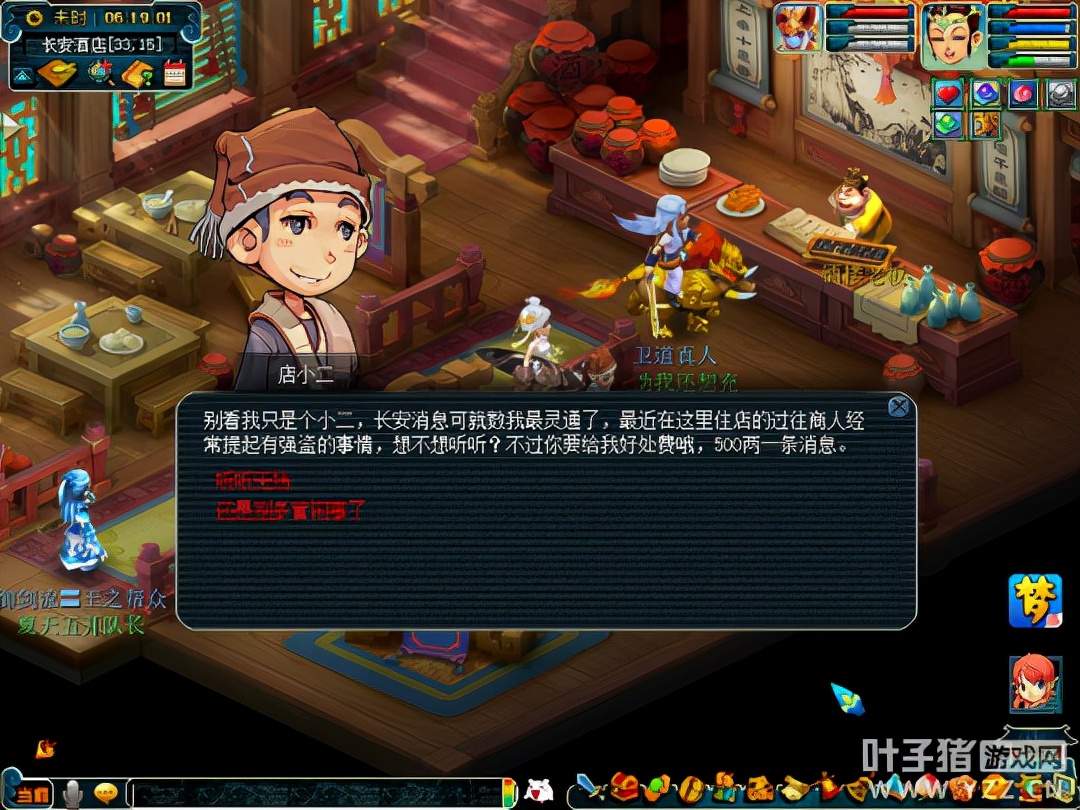Click the red heart buff icon

pyautogui.click(x=947, y=94)
